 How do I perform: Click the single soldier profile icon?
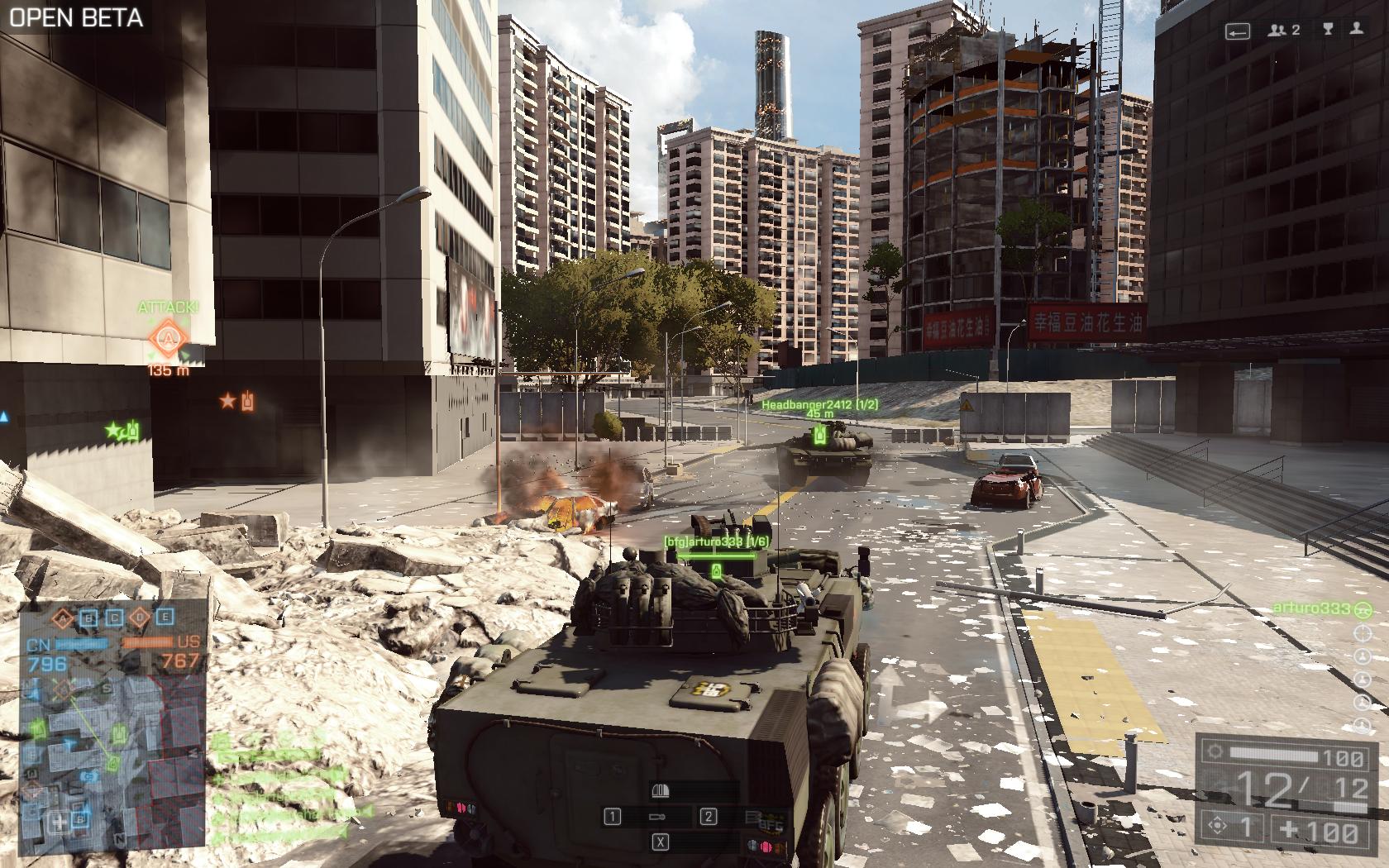(1356, 30)
